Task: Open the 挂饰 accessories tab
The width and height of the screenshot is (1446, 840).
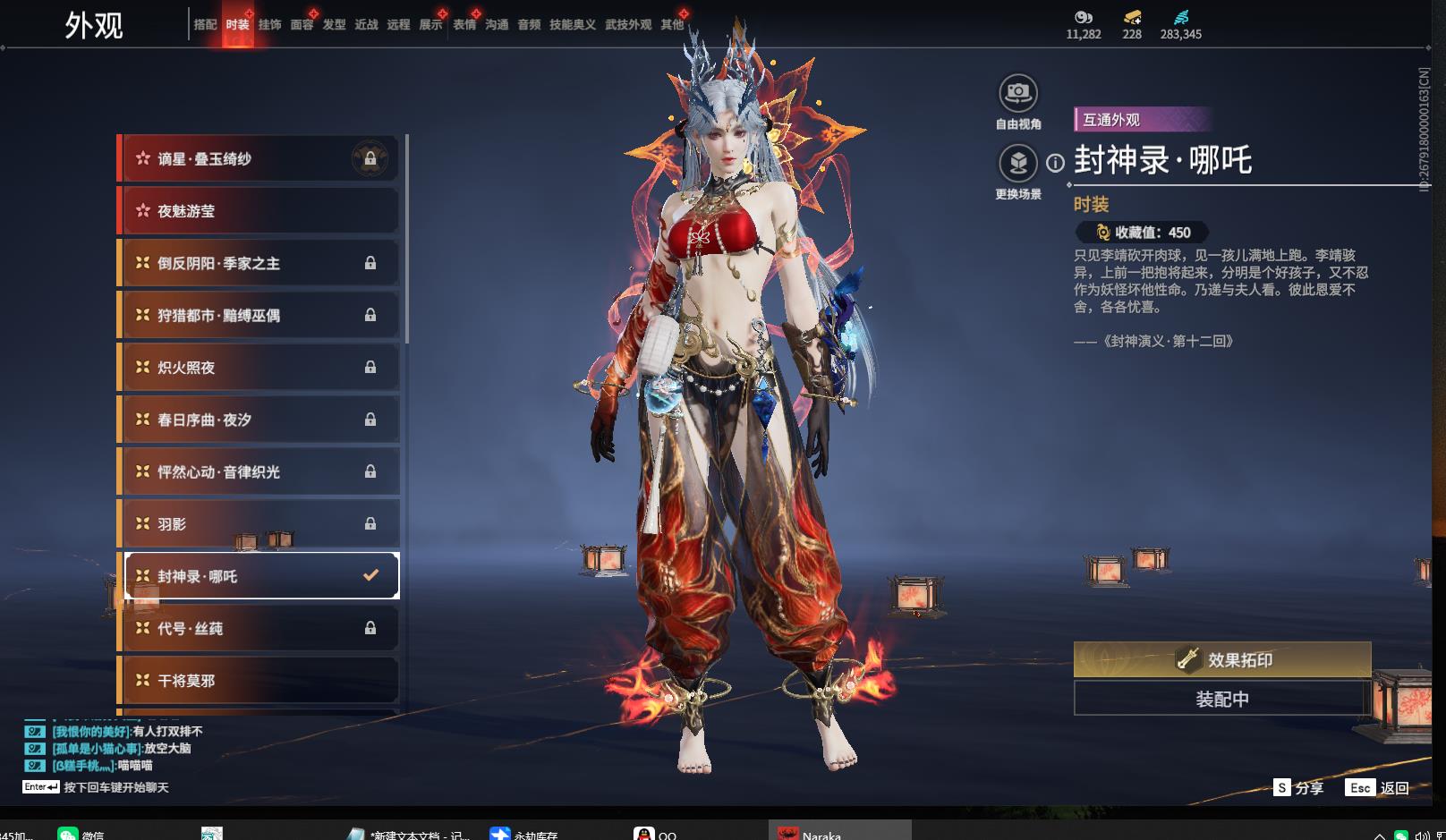Action: (x=269, y=25)
